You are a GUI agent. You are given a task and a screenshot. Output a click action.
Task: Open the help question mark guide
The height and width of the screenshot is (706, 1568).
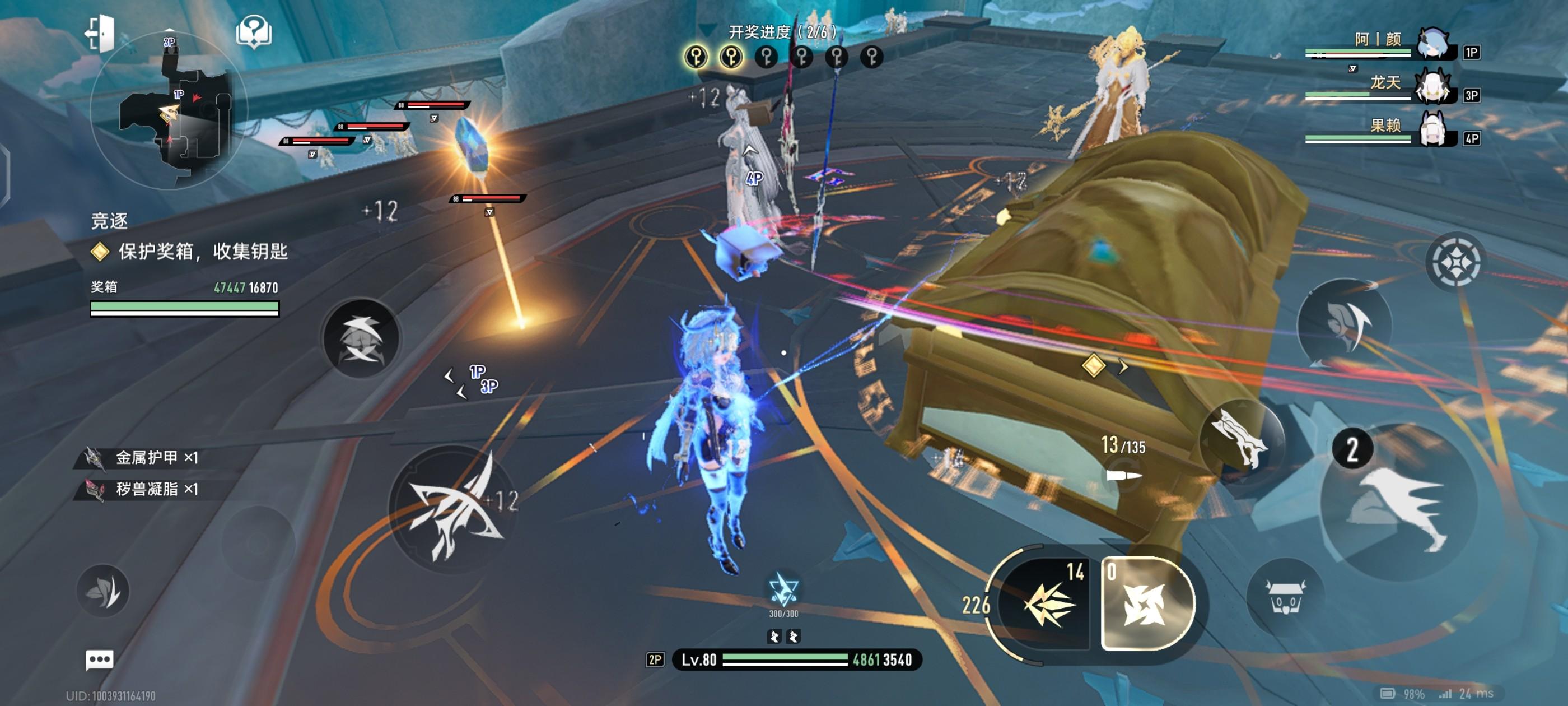click(254, 31)
